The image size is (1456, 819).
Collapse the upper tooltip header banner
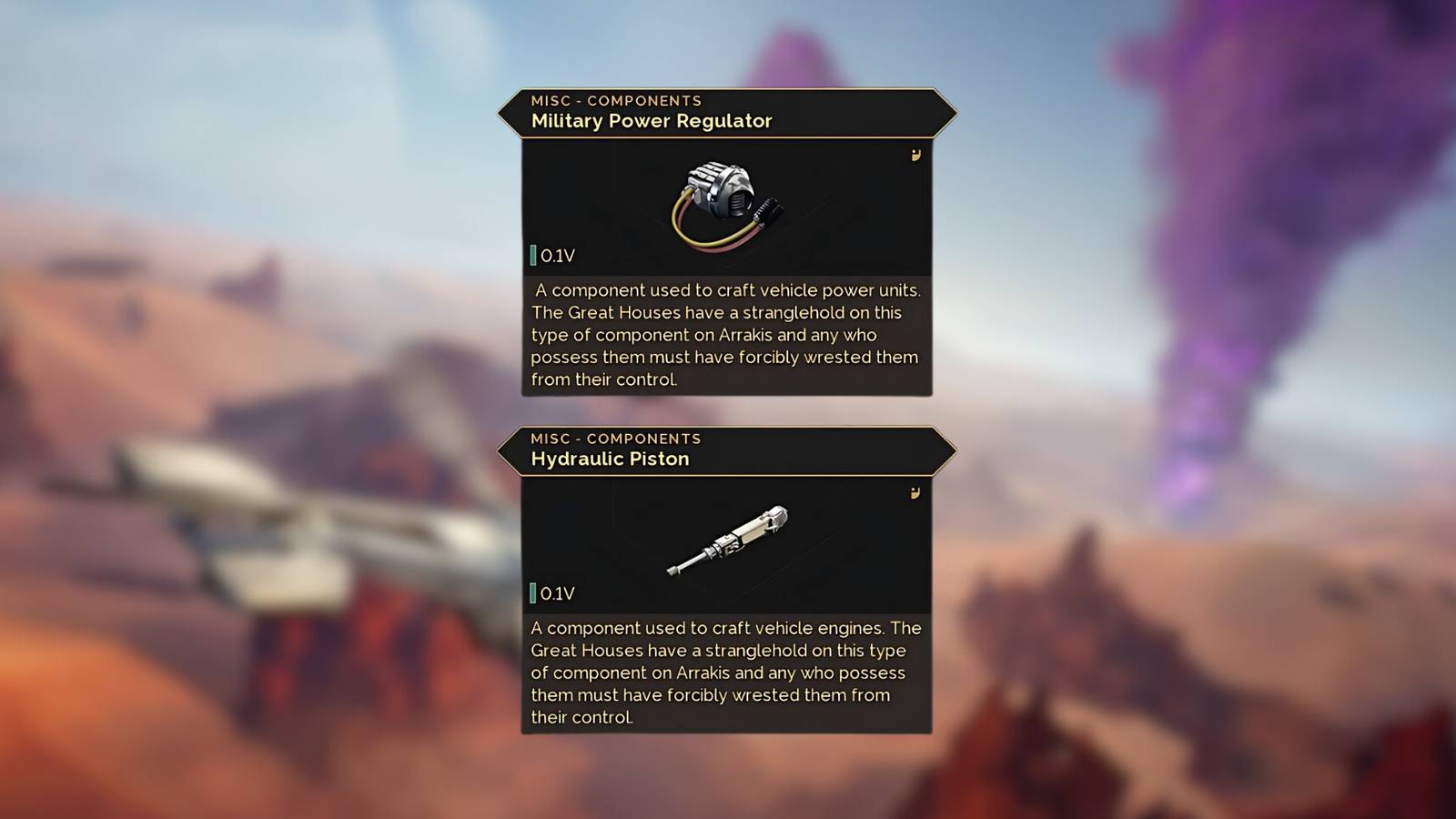point(725,112)
